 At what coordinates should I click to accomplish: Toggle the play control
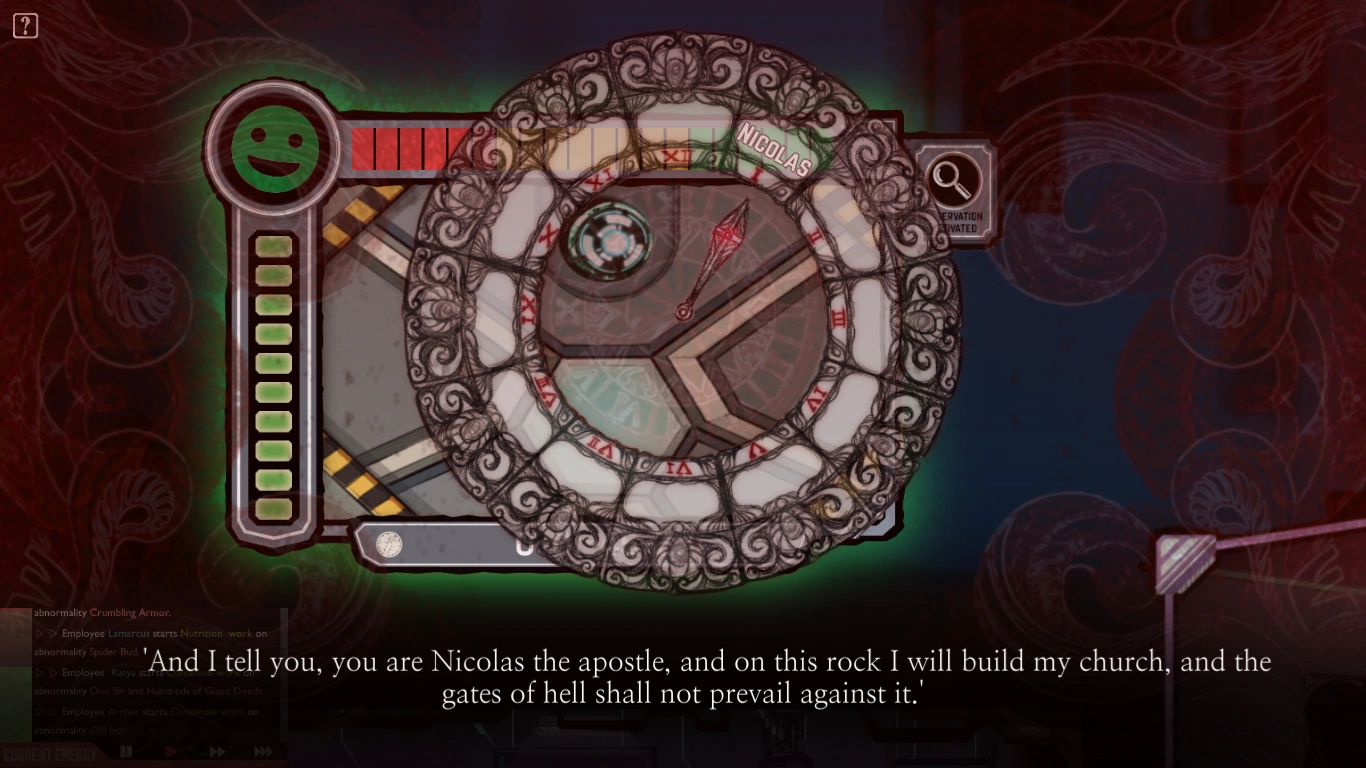pyautogui.click(x=171, y=751)
